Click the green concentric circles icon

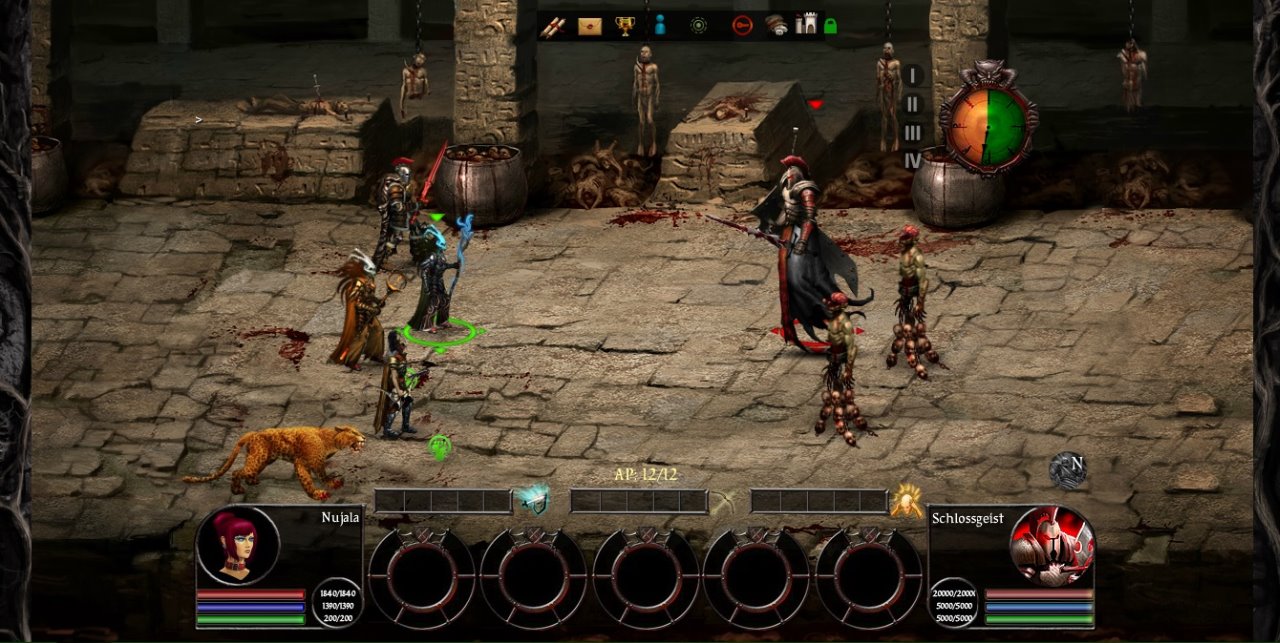click(698, 26)
